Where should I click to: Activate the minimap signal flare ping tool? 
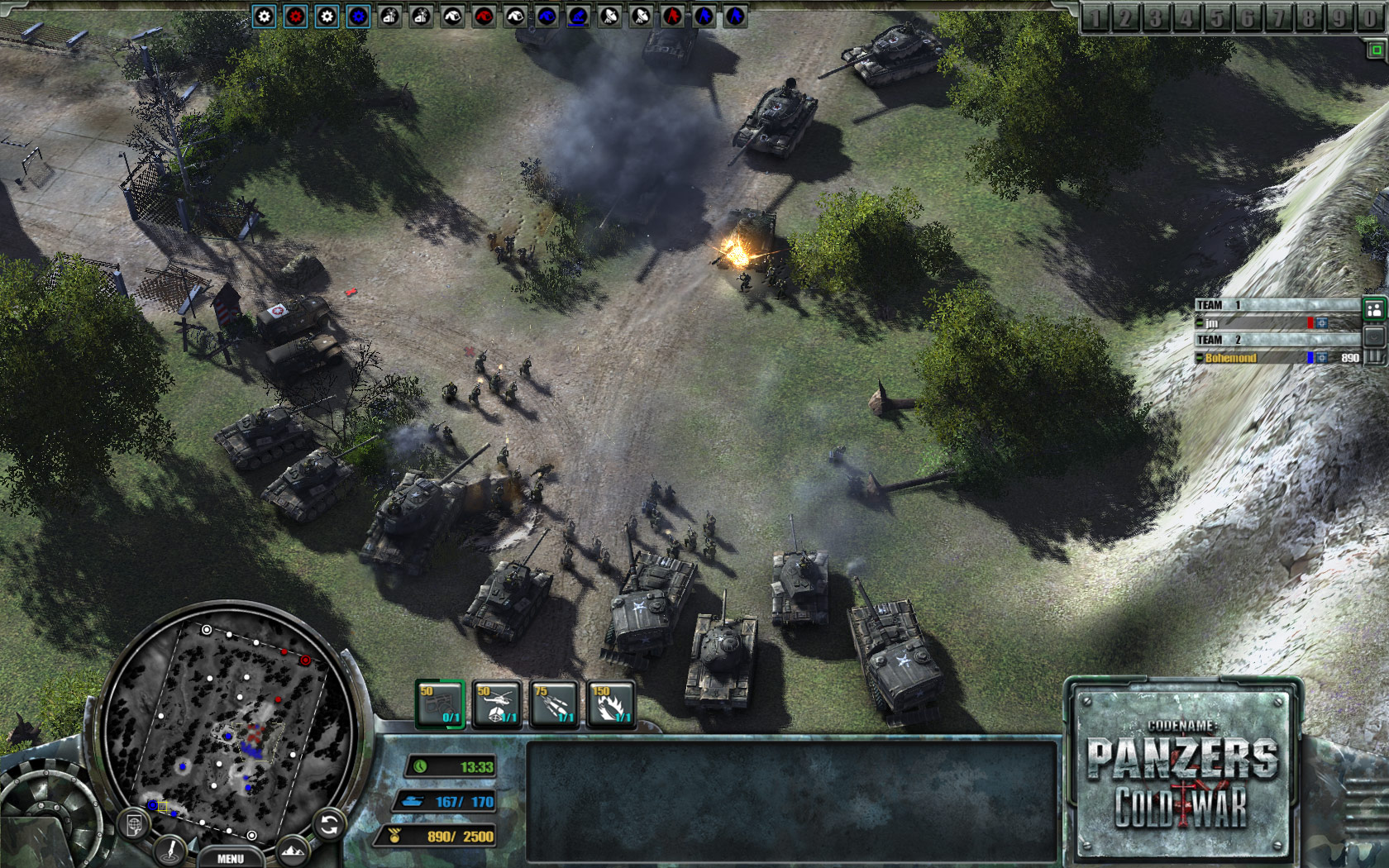pos(170,851)
